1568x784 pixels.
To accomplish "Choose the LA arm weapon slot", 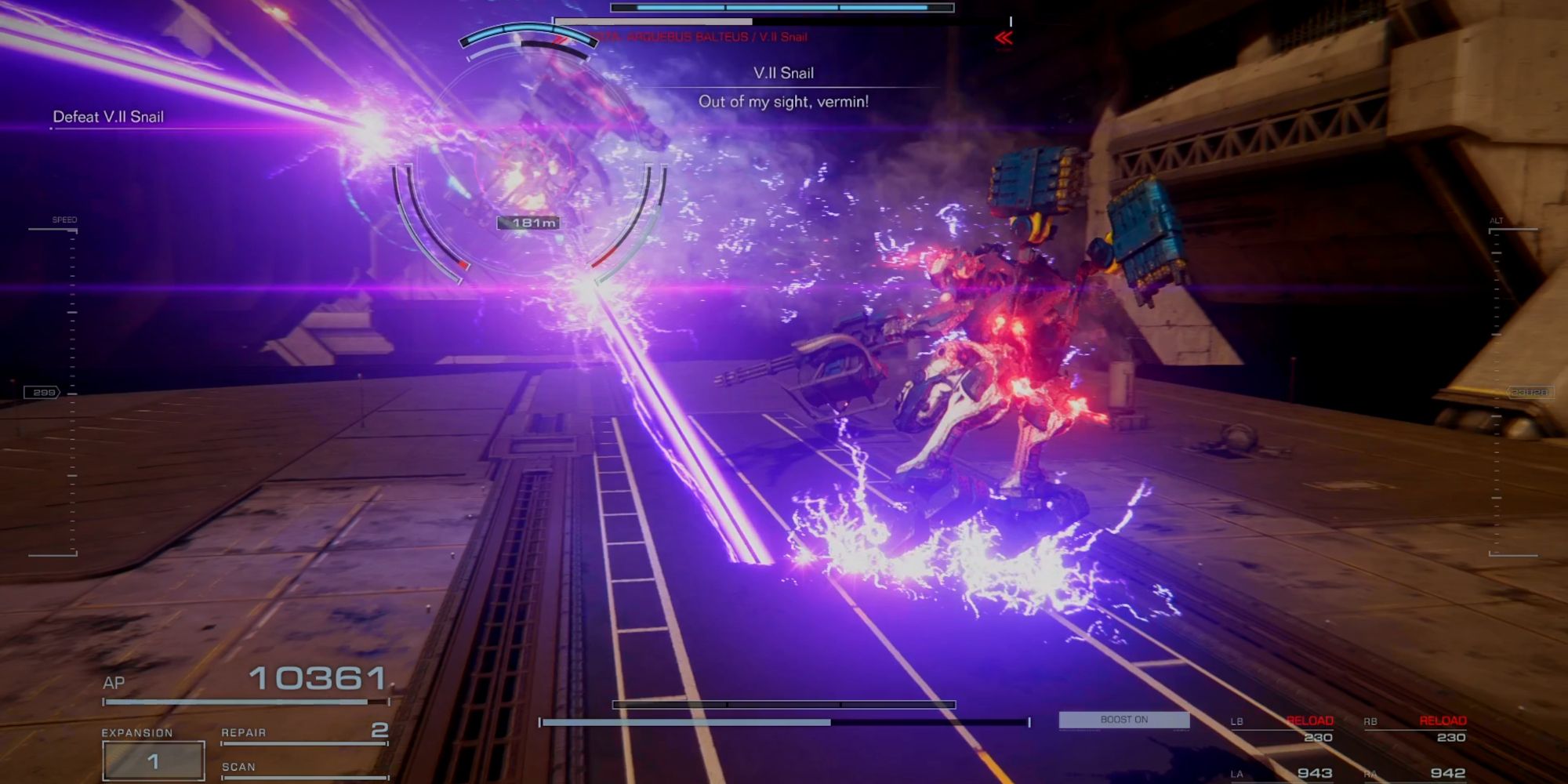I will (x=1282, y=773).
